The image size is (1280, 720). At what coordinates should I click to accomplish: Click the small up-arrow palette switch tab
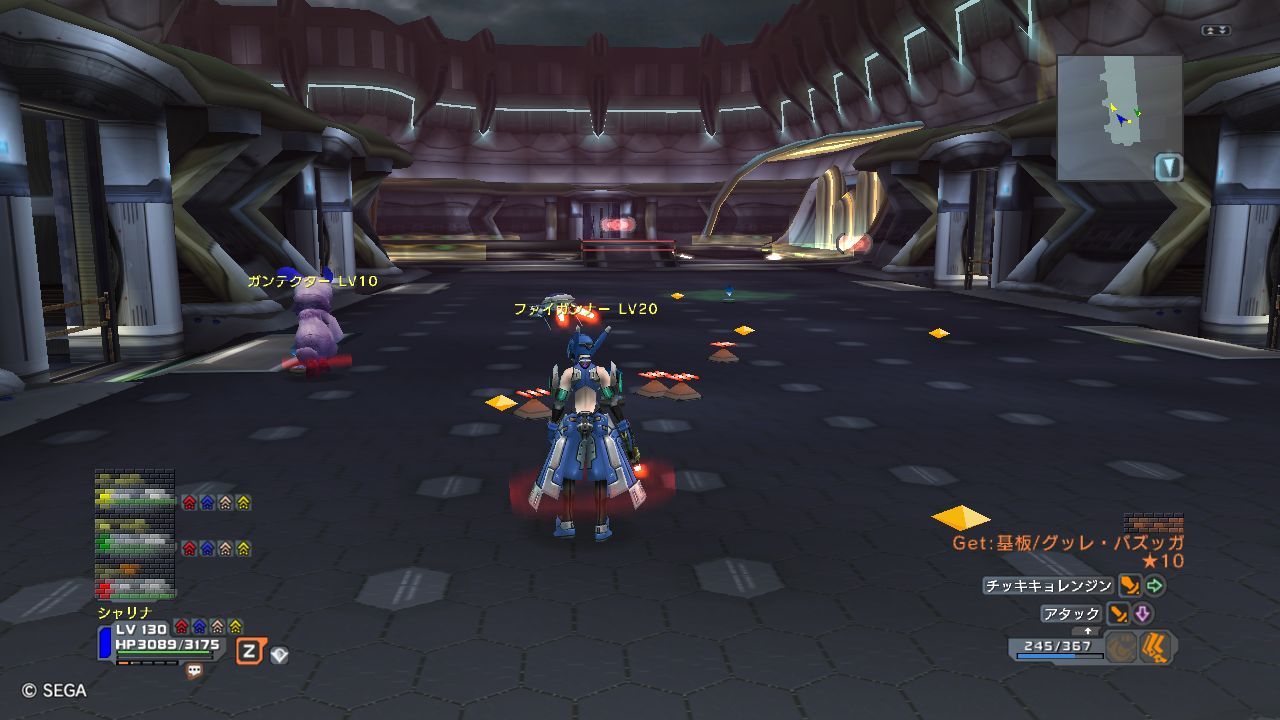(1086, 632)
